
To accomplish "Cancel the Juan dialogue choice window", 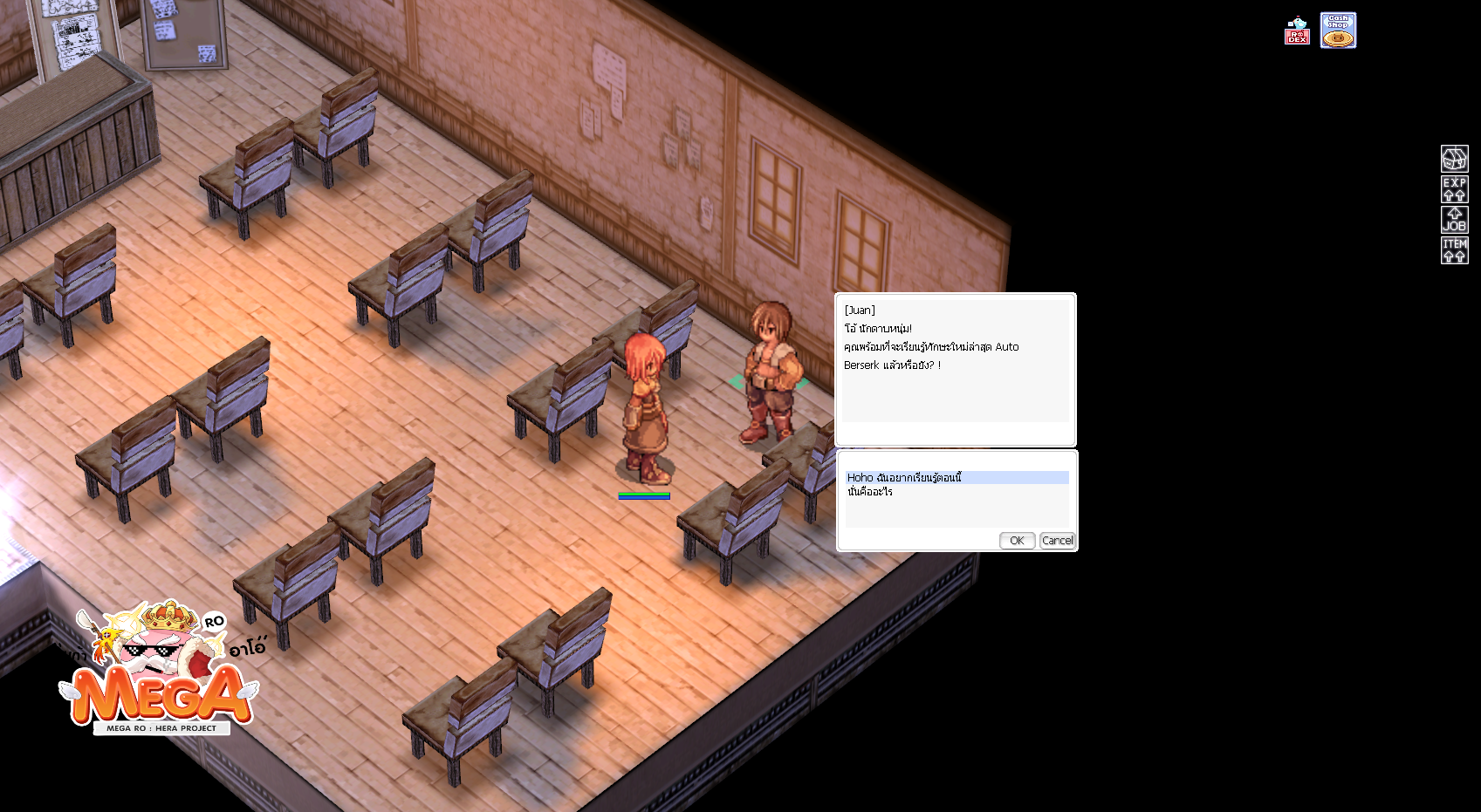I will 1057,541.
